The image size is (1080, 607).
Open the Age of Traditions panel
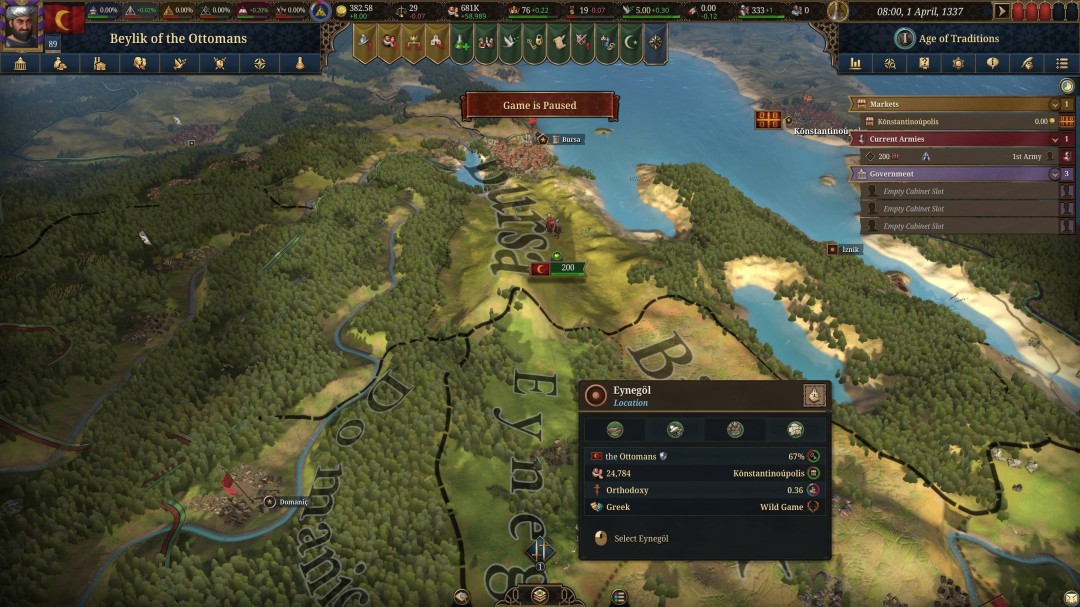pyautogui.click(x=945, y=38)
